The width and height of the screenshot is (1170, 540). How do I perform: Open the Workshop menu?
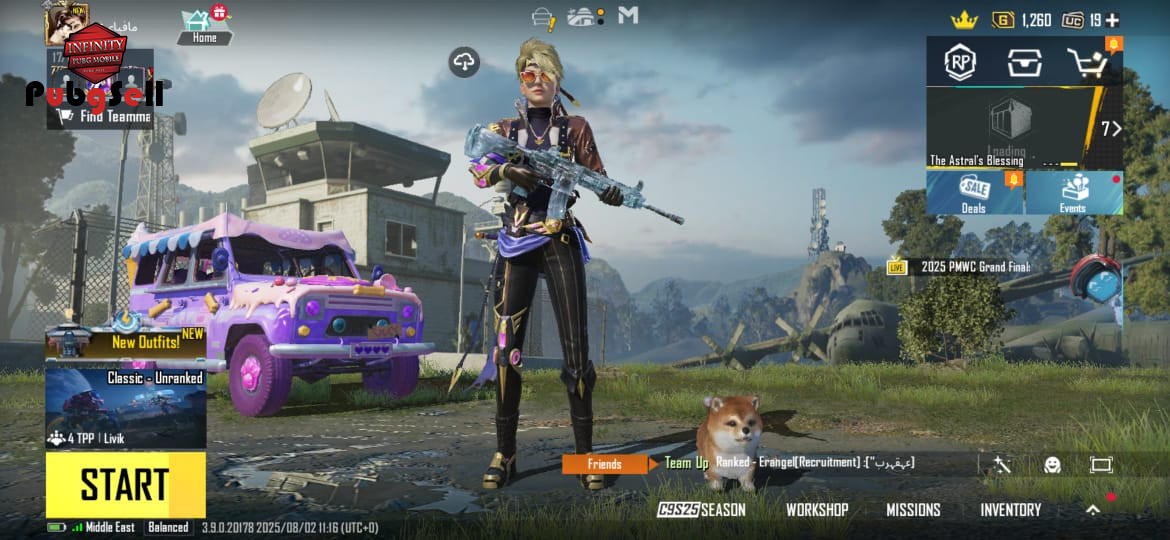(x=817, y=510)
